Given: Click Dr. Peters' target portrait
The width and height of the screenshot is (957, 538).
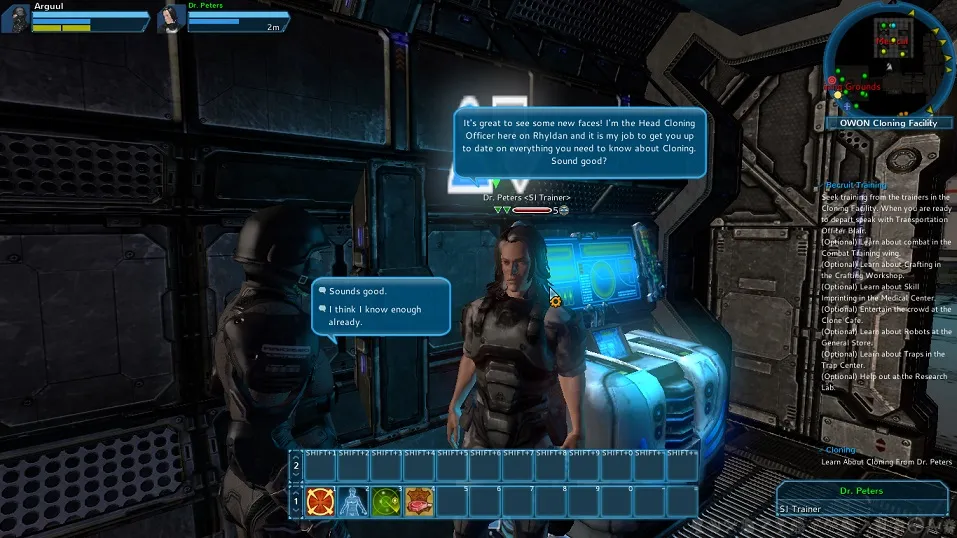Looking at the screenshot, I should [172, 18].
